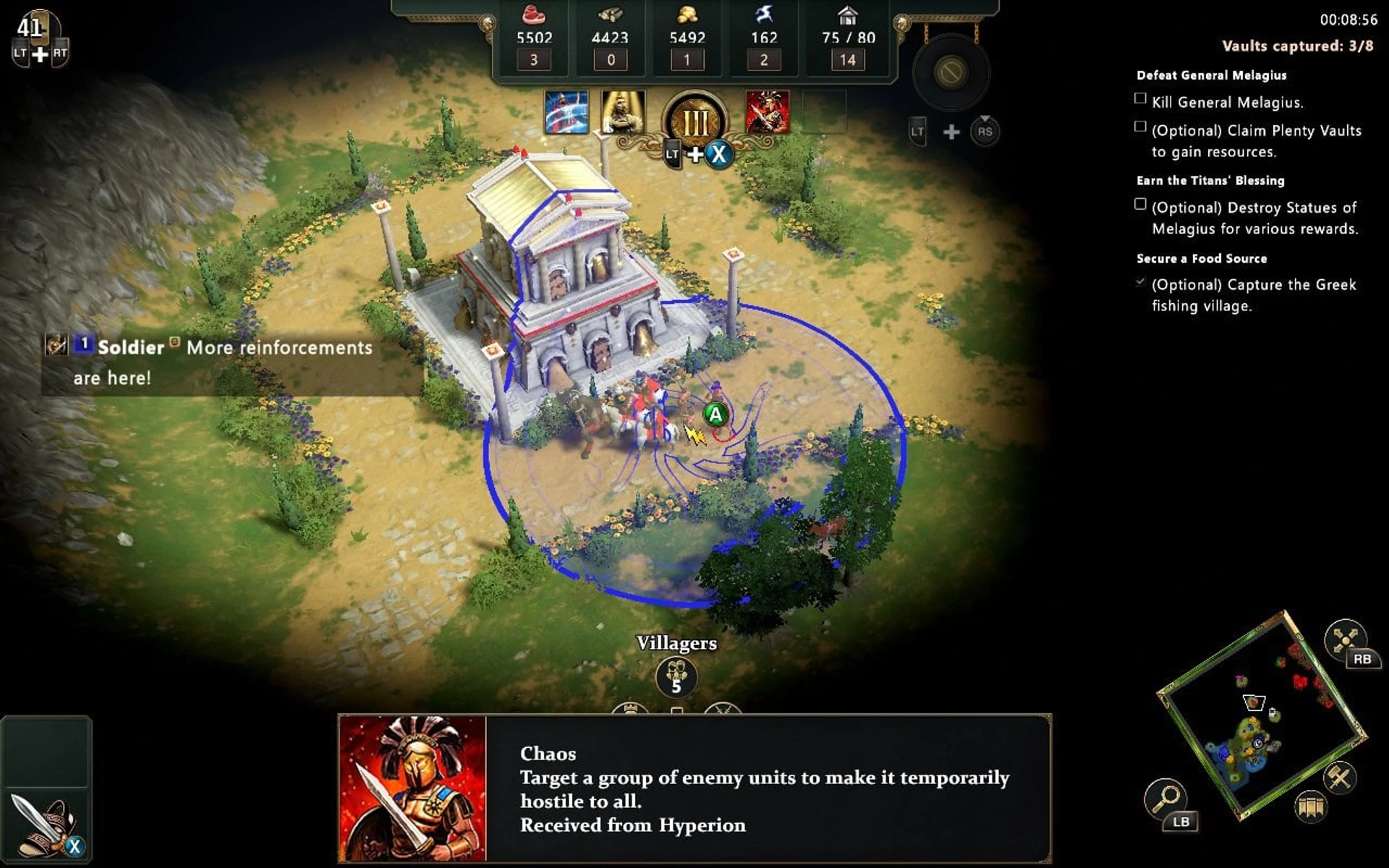Click the wood resource icon

click(611, 14)
